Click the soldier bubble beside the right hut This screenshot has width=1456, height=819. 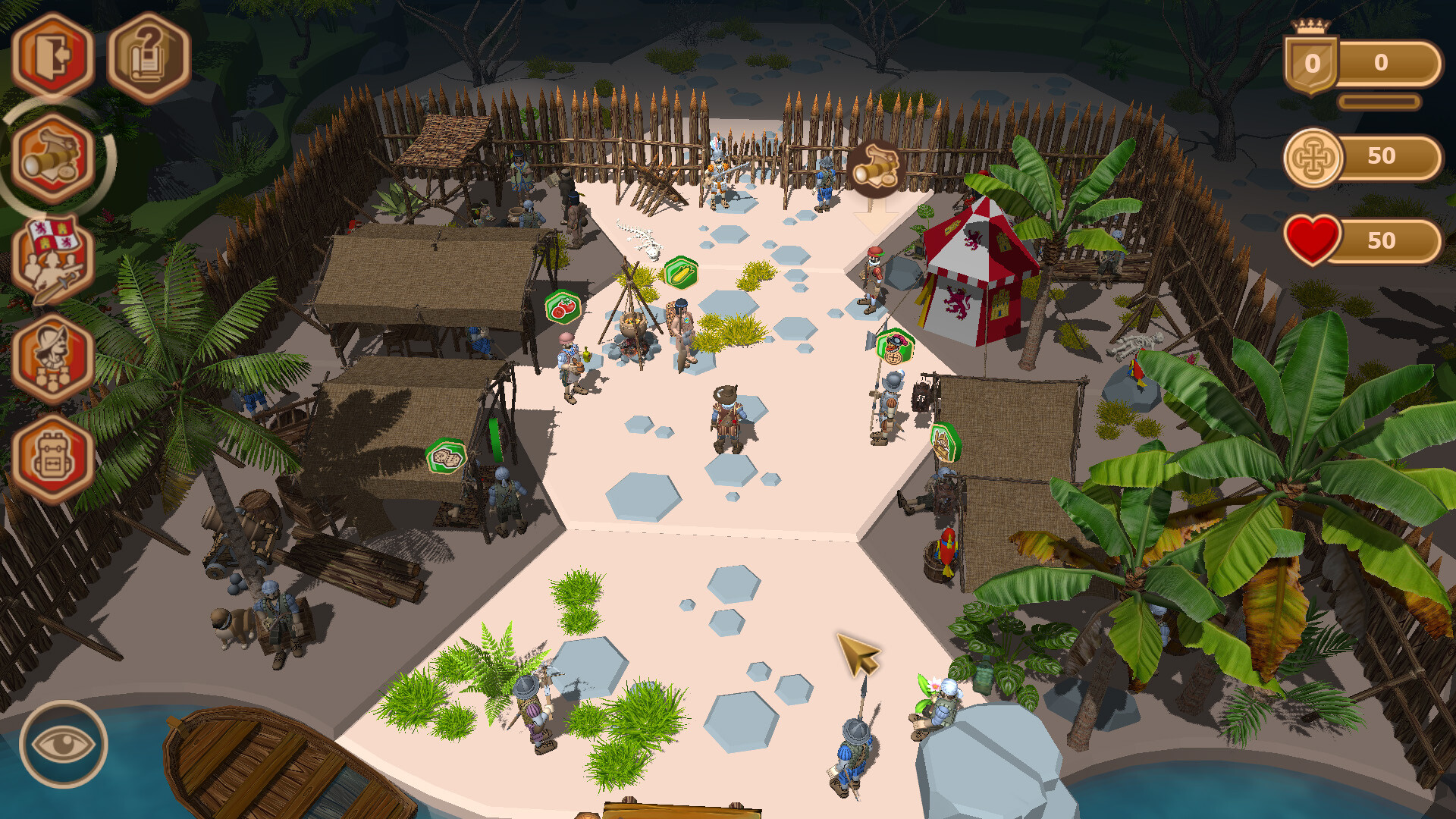pos(945,441)
